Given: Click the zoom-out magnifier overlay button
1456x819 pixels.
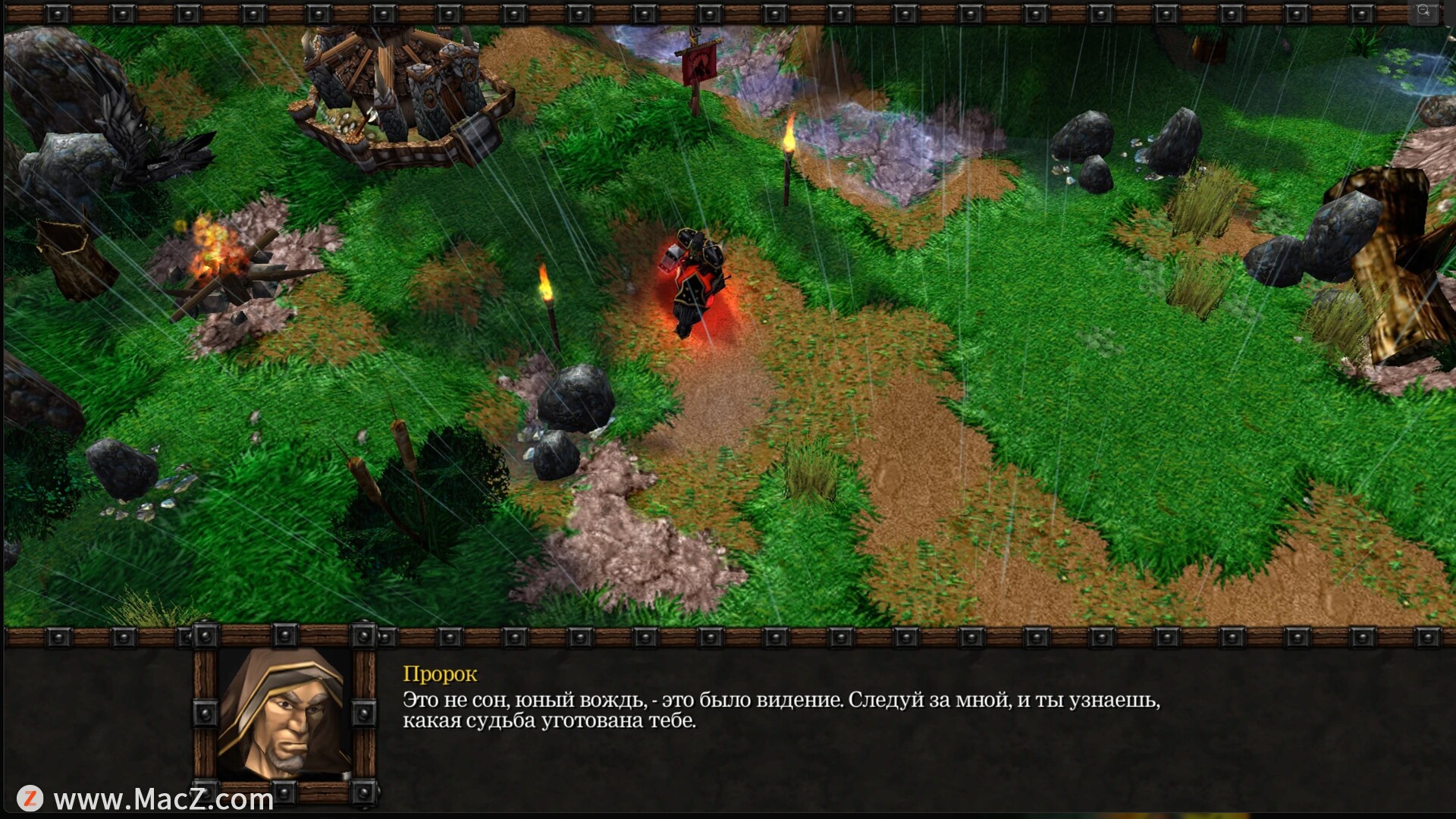Looking at the screenshot, I should point(1423,11).
